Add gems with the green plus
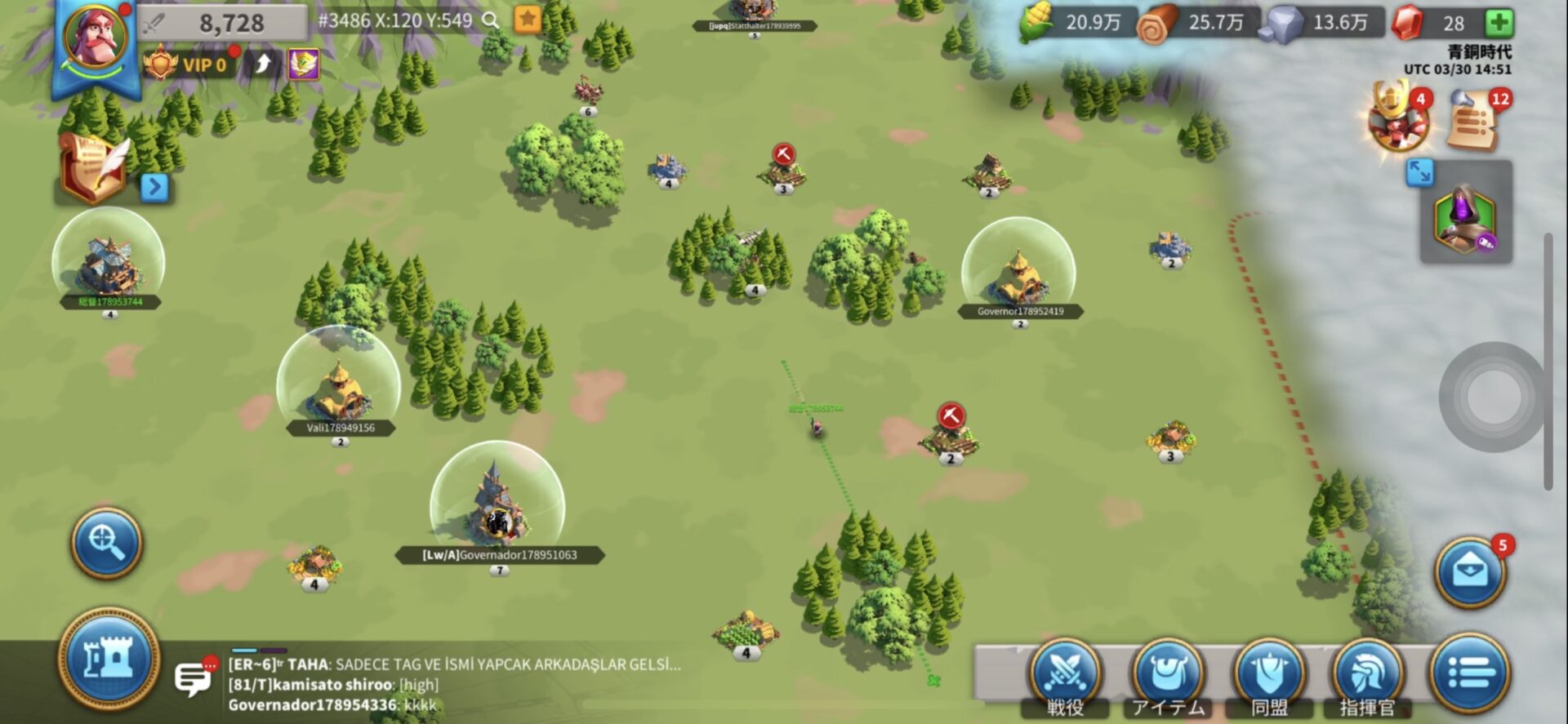This screenshot has height=724, width=1568. click(1499, 22)
